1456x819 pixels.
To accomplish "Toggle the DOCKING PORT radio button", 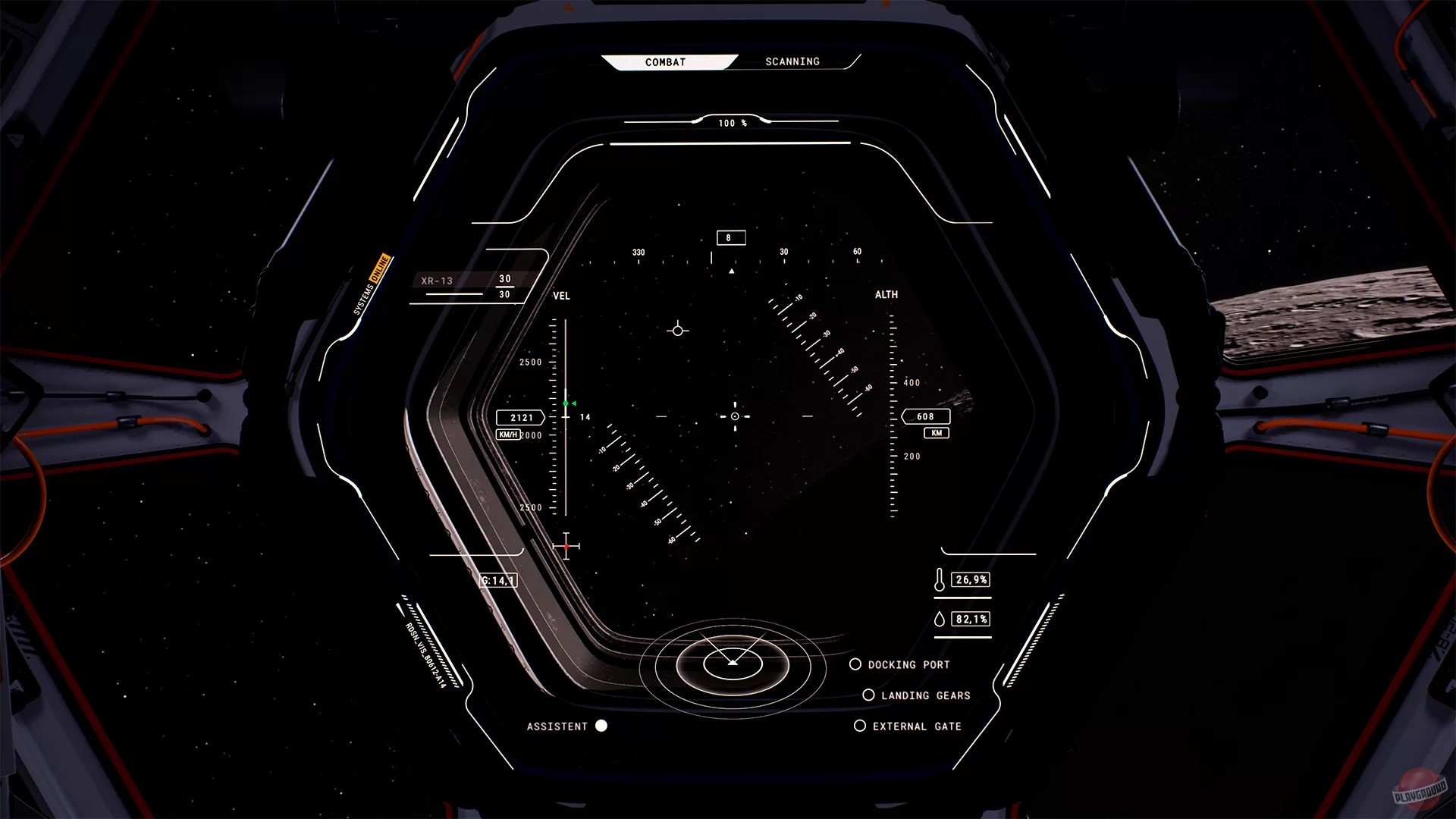I will [x=857, y=664].
